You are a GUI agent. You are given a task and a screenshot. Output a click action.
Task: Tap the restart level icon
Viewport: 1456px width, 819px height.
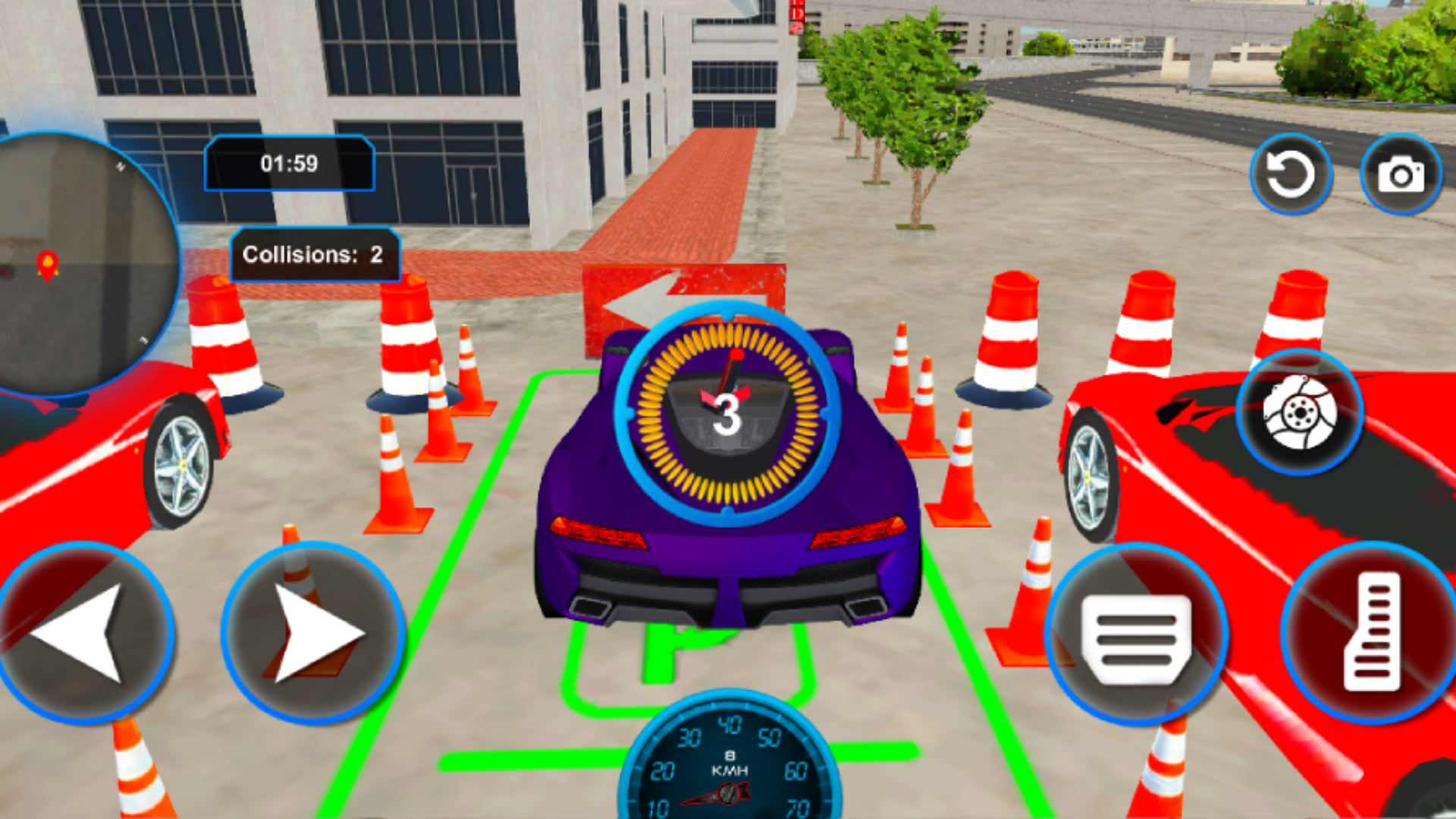(1291, 173)
